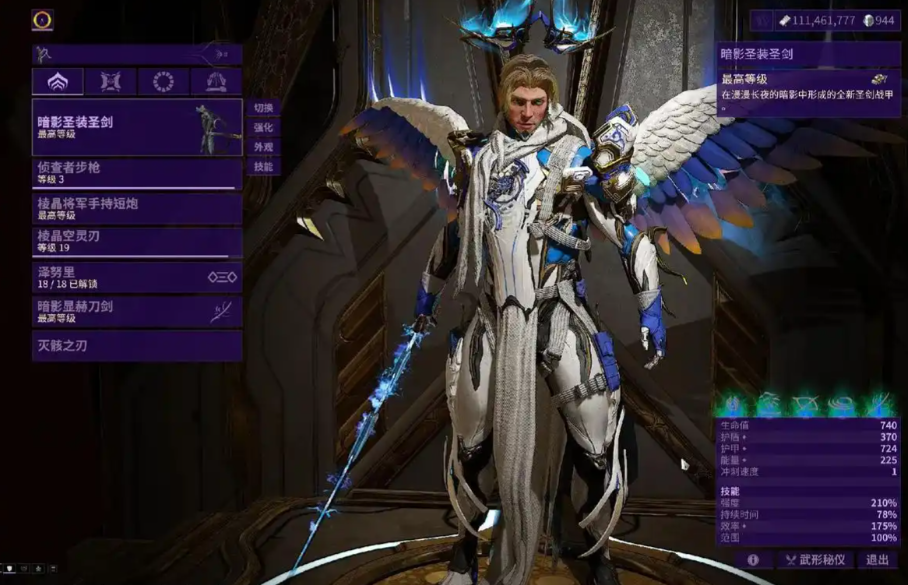Screen dimensions: 908x585
Task: Choose the 灭骸之刃 Parazon row
Action: click(137, 346)
